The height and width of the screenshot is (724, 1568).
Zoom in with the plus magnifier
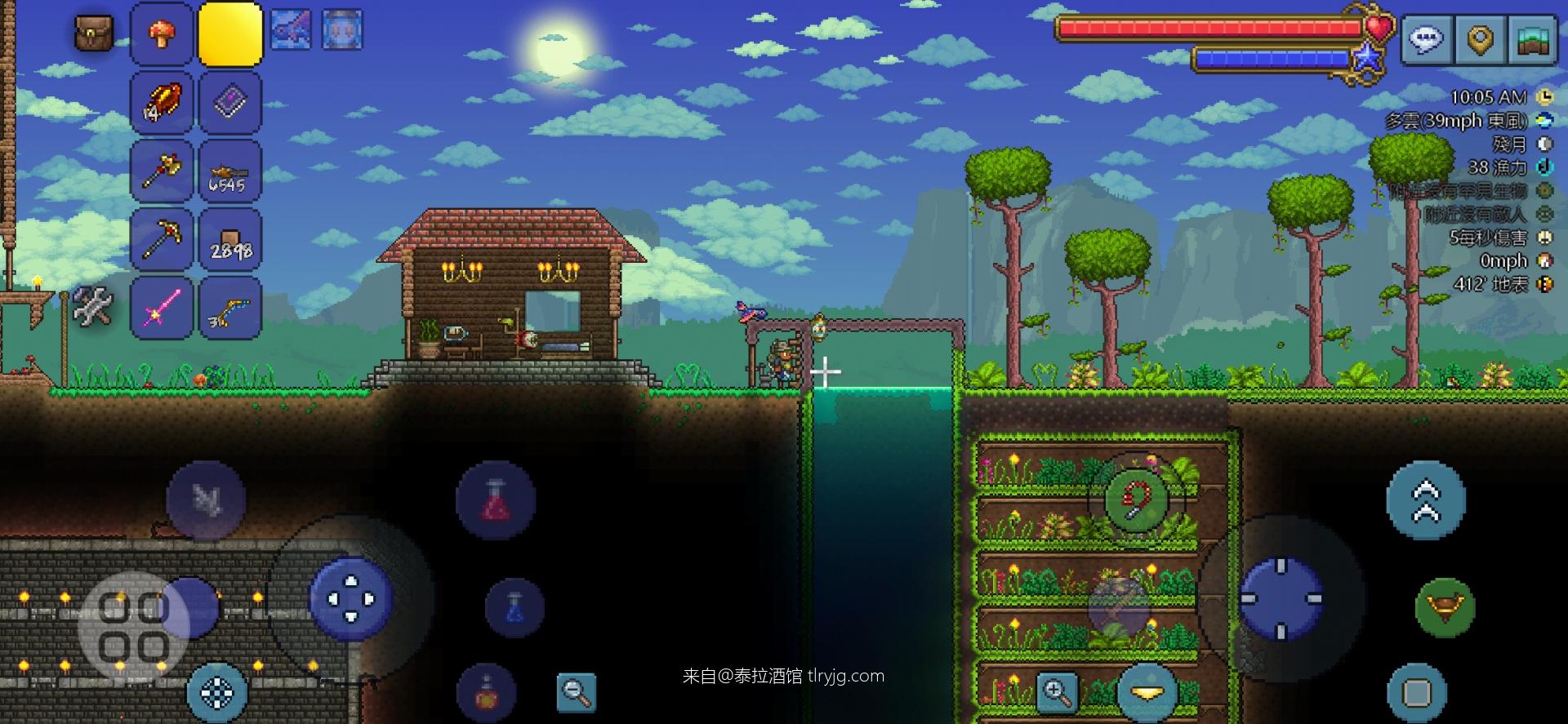point(1057,692)
